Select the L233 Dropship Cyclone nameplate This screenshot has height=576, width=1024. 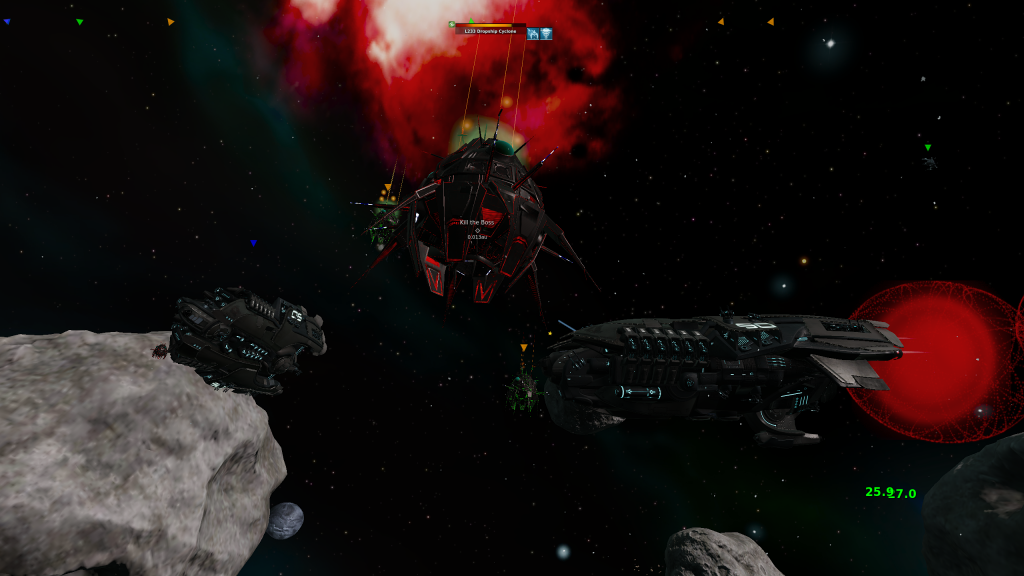click(490, 32)
